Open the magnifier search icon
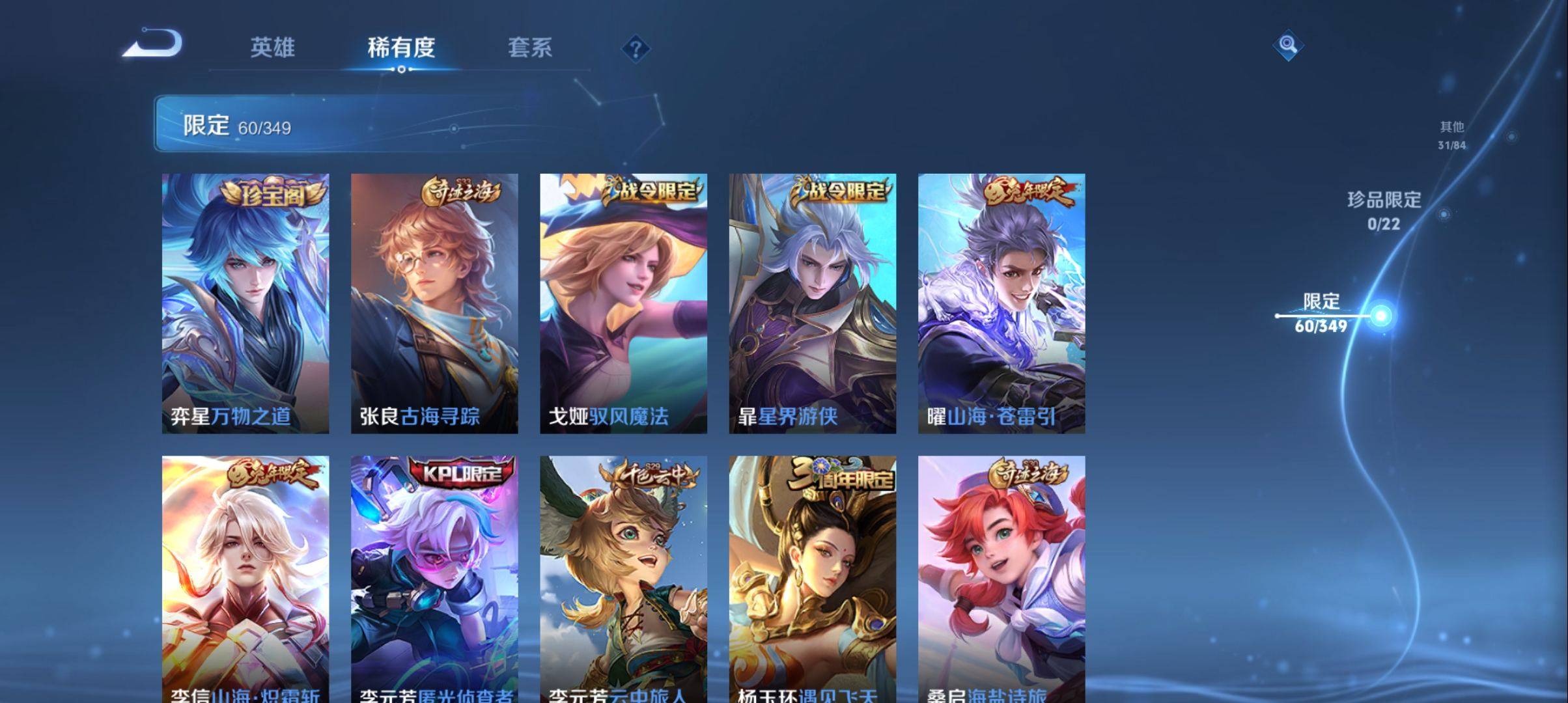1568x703 pixels. 1287,45
